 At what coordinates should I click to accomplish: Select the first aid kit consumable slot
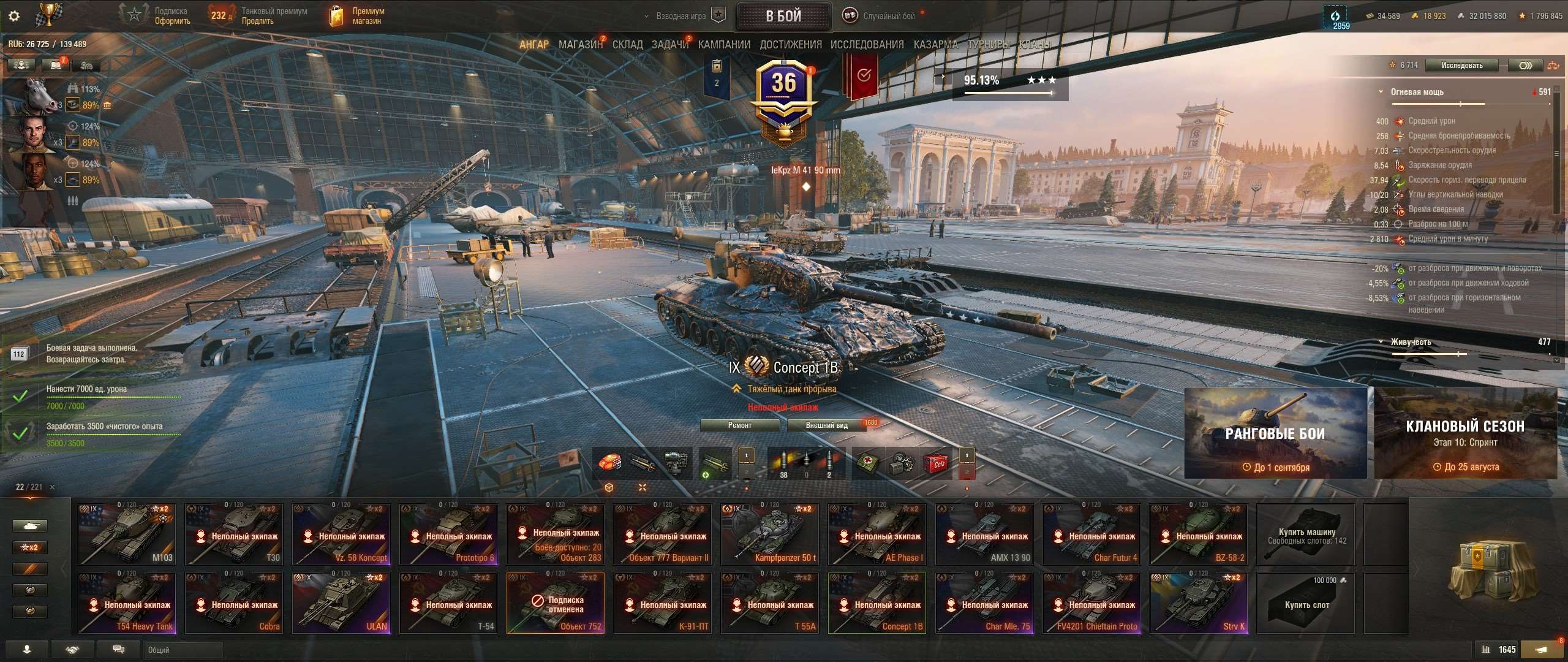click(867, 462)
